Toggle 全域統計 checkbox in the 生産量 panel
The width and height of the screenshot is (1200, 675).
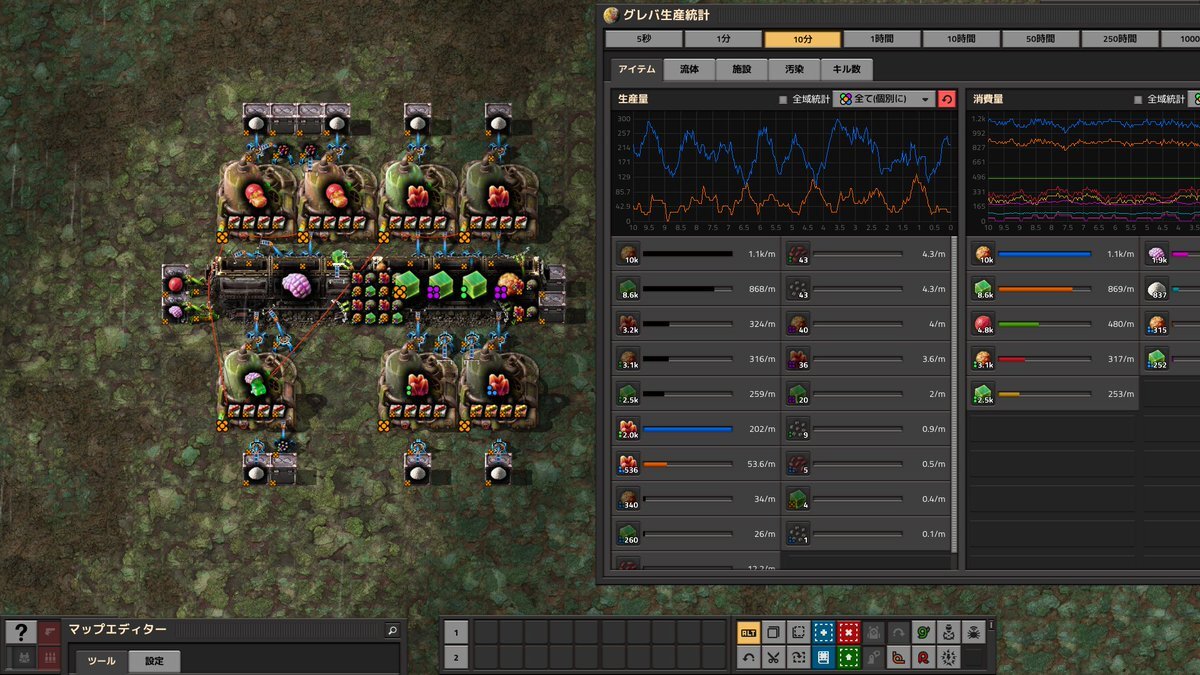pyautogui.click(x=783, y=99)
